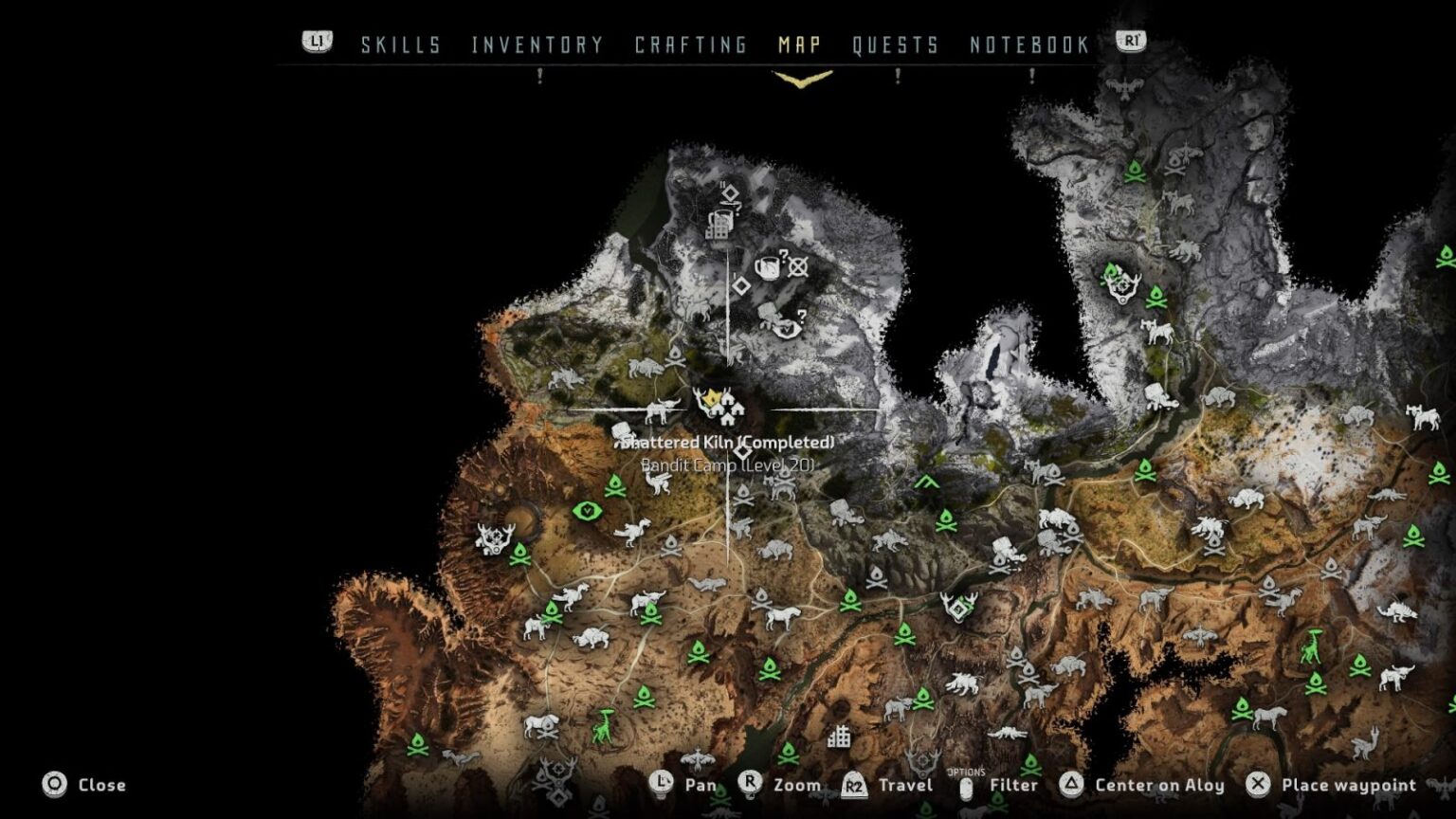The width and height of the screenshot is (1456, 819).
Task: Click the crossed-circle corrupted zone icon
Action: [x=799, y=265]
